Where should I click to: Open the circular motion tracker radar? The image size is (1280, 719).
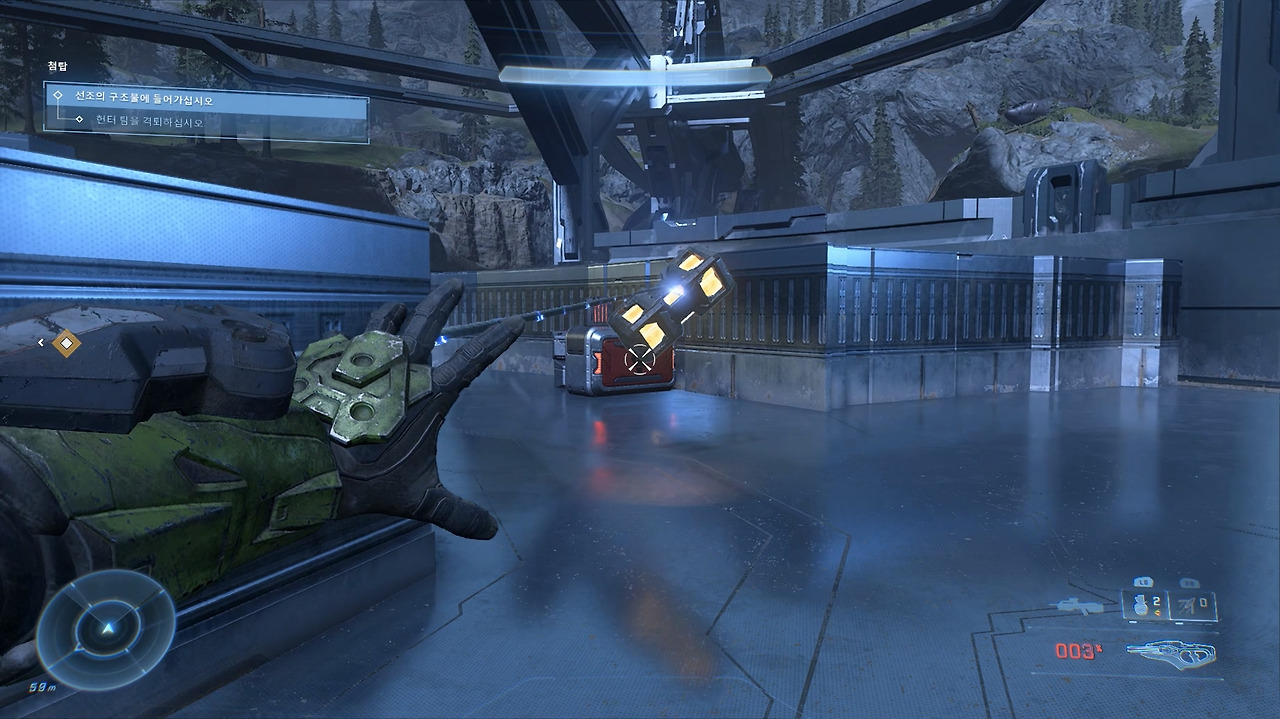click(106, 630)
